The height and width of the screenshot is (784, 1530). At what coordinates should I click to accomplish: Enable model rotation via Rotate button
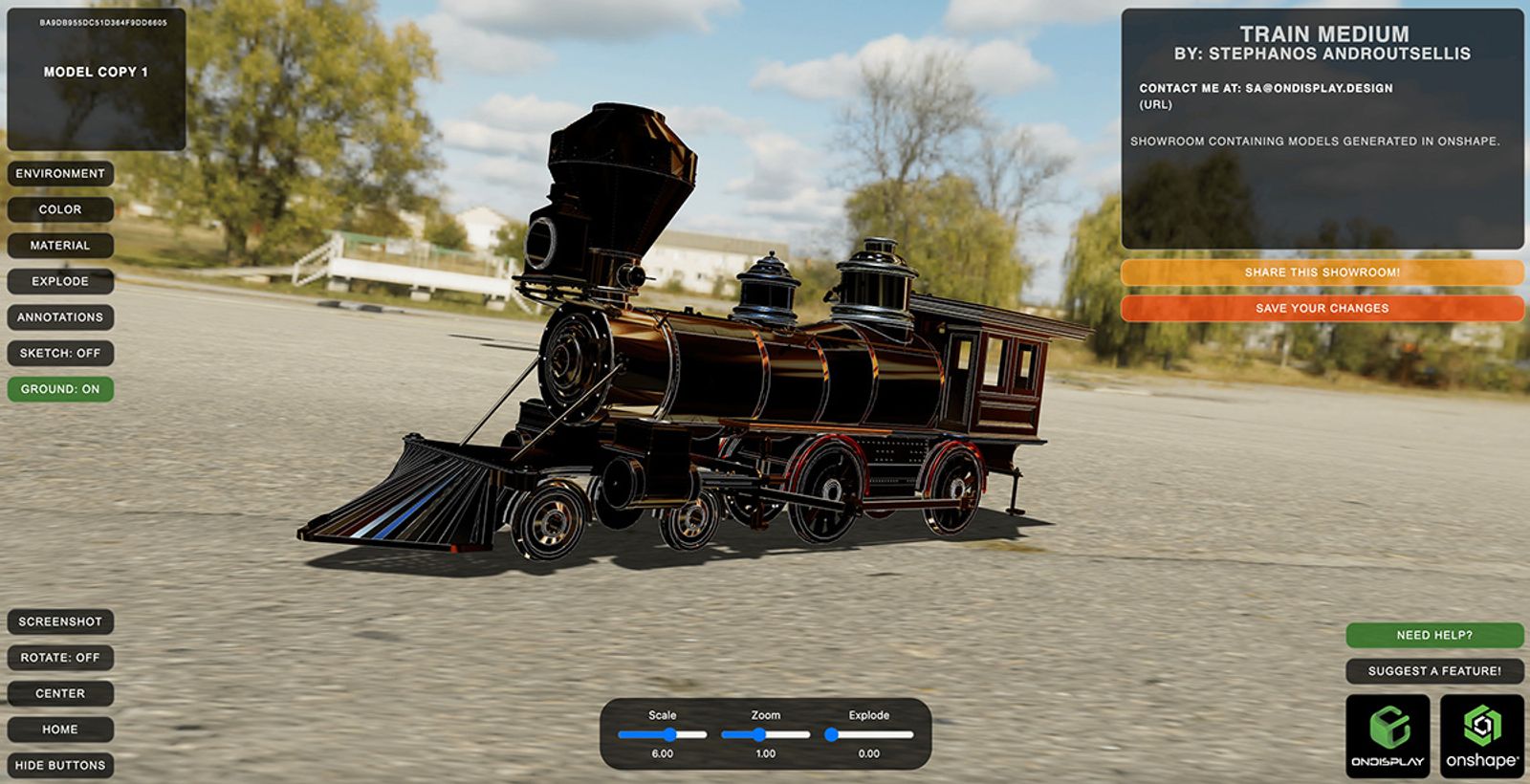click(61, 657)
